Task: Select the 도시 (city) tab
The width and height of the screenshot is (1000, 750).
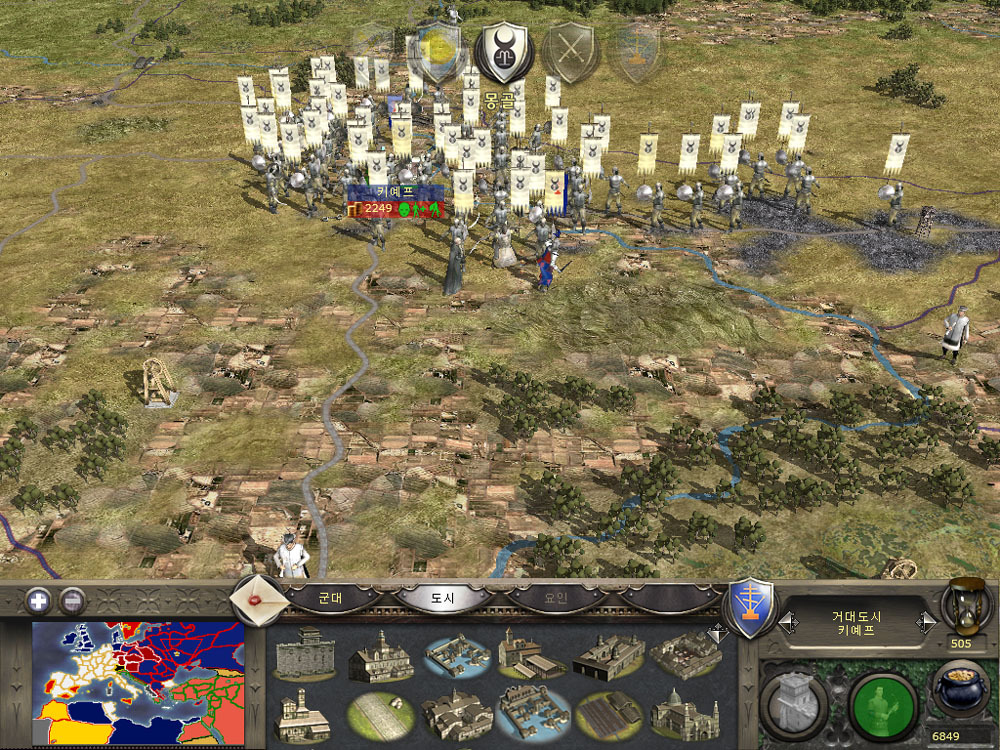Action: click(x=443, y=599)
